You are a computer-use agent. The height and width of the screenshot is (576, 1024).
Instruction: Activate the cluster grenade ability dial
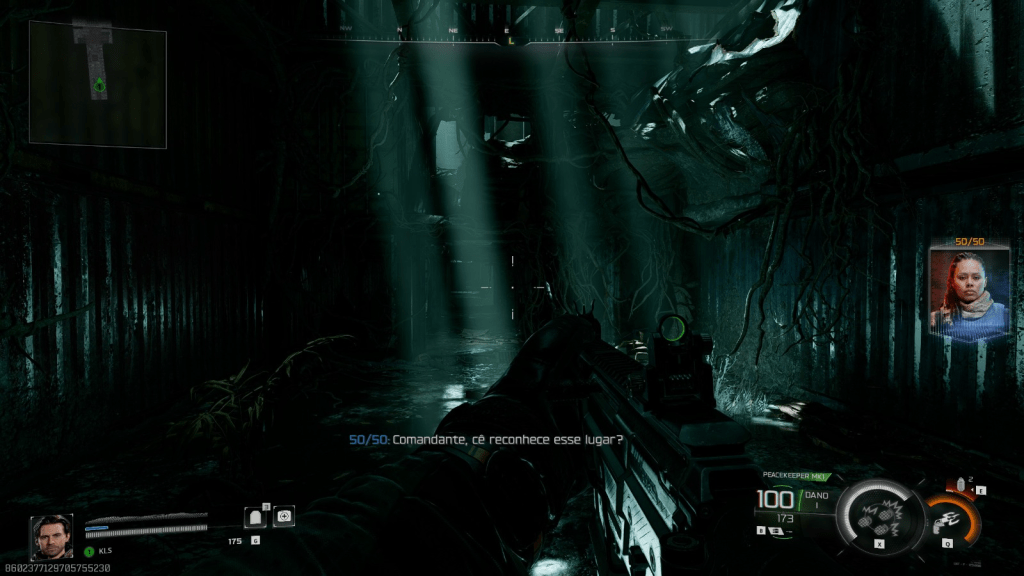pos(879,513)
